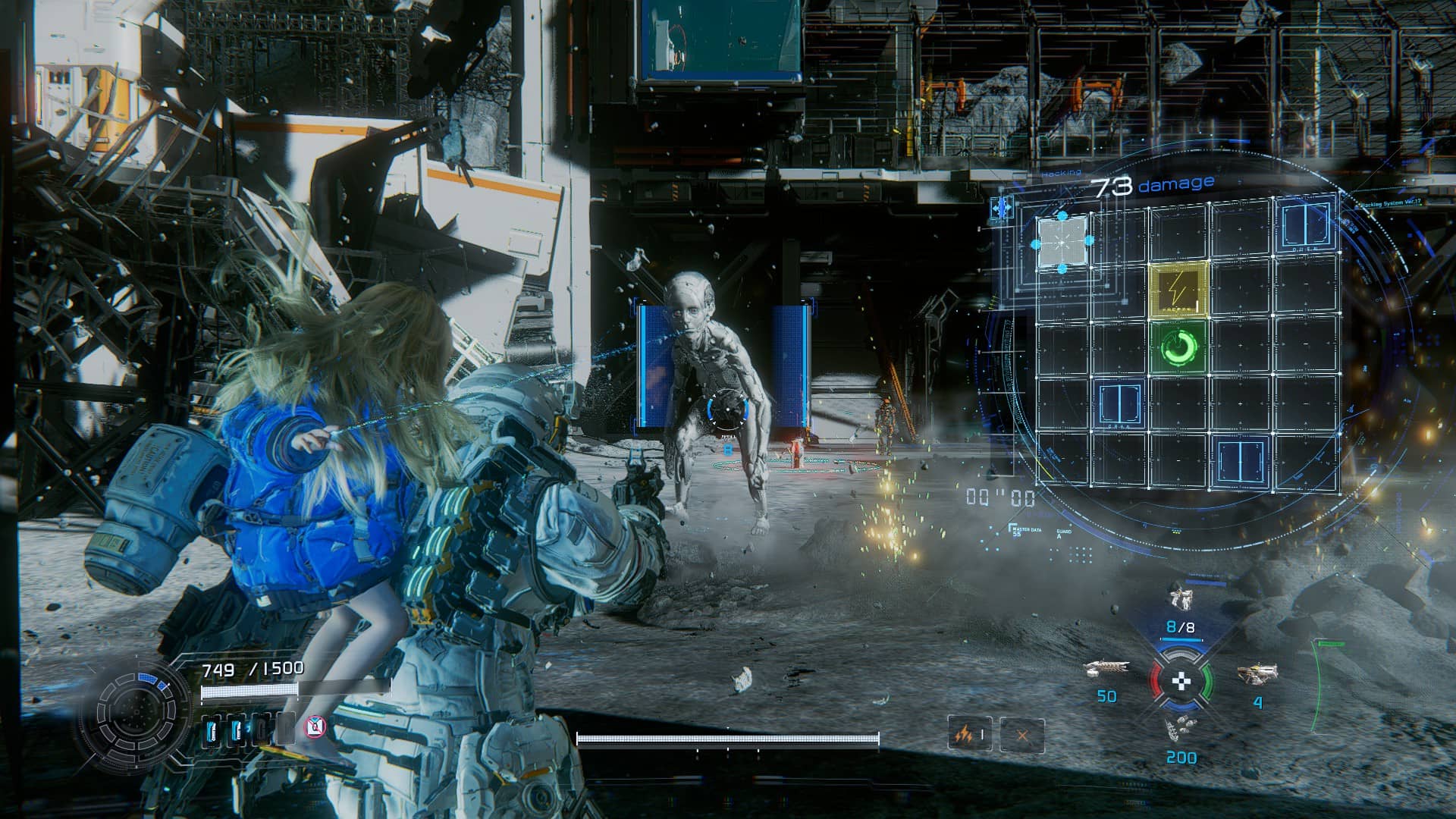Switch to the left weapon with 50 ammo
This screenshot has width=1456, height=819.
pyautogui.click(x=1106, y=670)
